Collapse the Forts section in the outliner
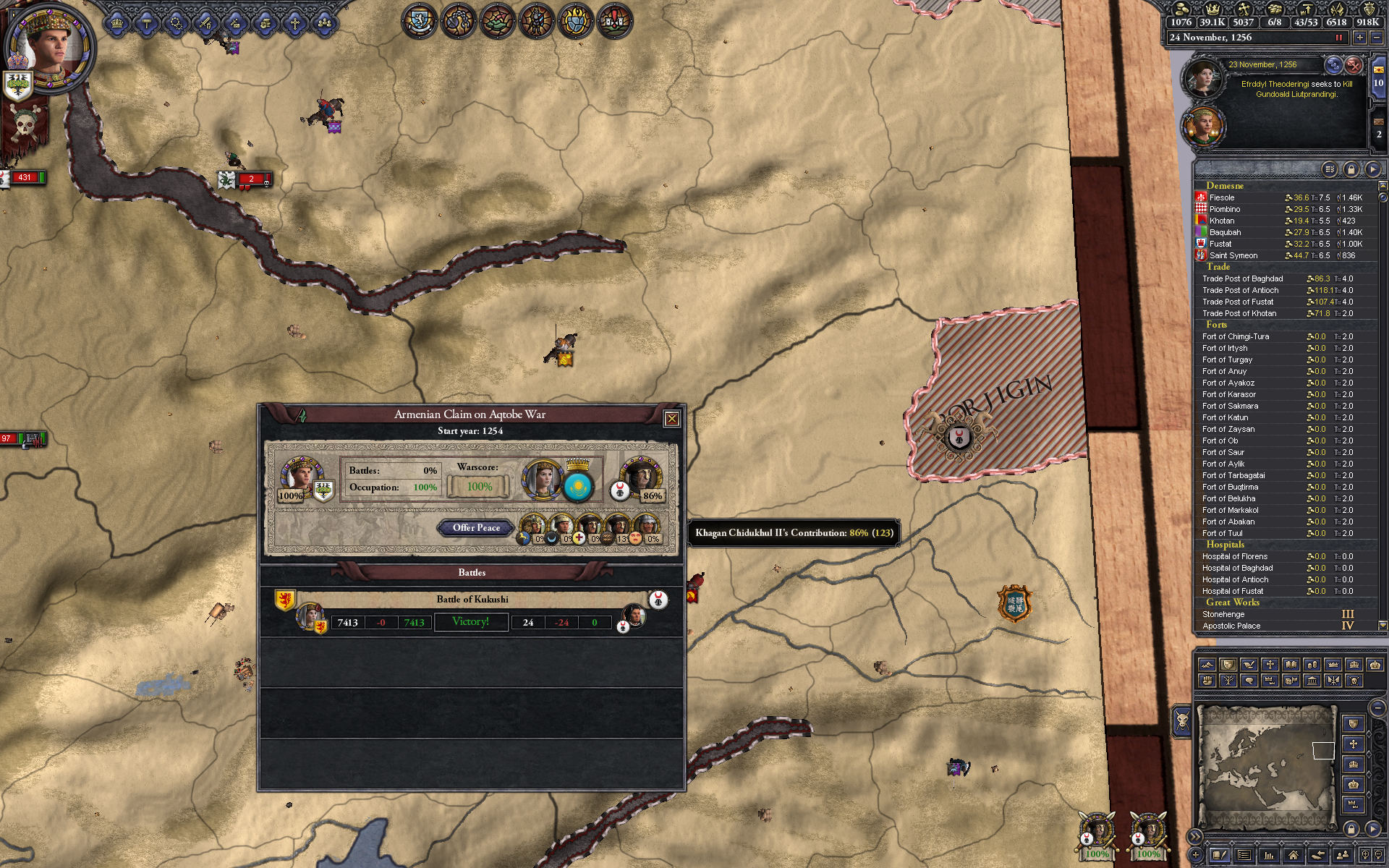The height and width of the screenshot is (868, 1389). point(1218,325)
